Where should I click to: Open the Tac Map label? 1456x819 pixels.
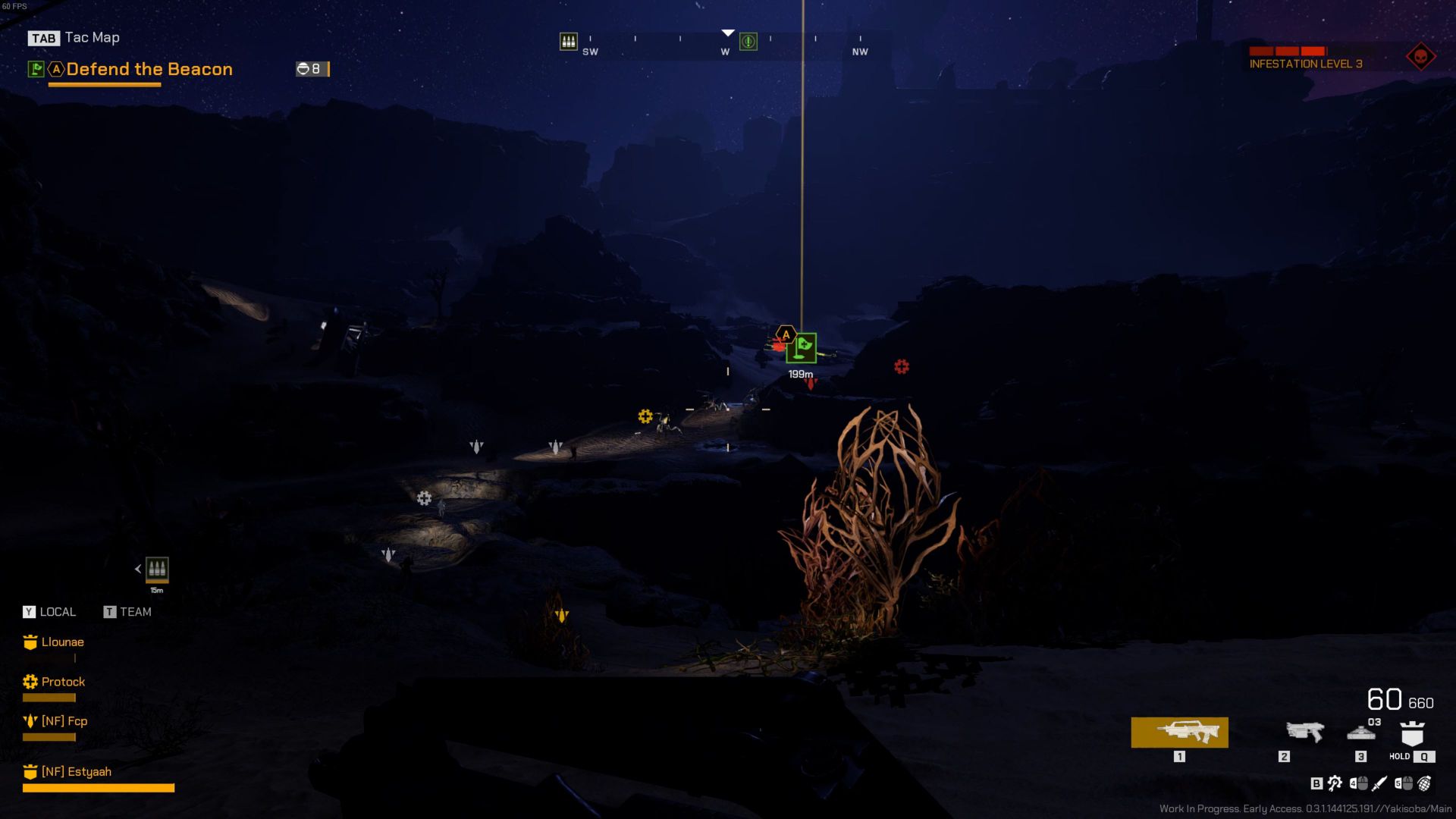click(92, 38)
